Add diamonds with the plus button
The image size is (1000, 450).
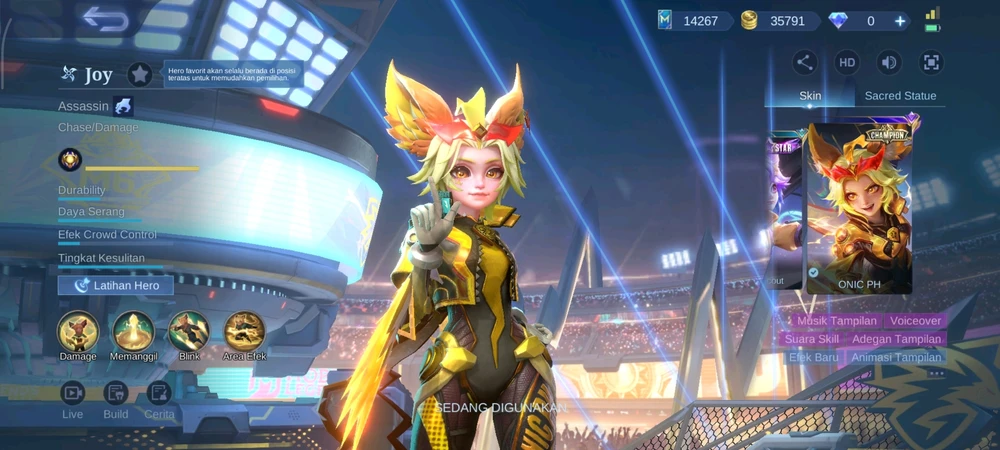900,21
